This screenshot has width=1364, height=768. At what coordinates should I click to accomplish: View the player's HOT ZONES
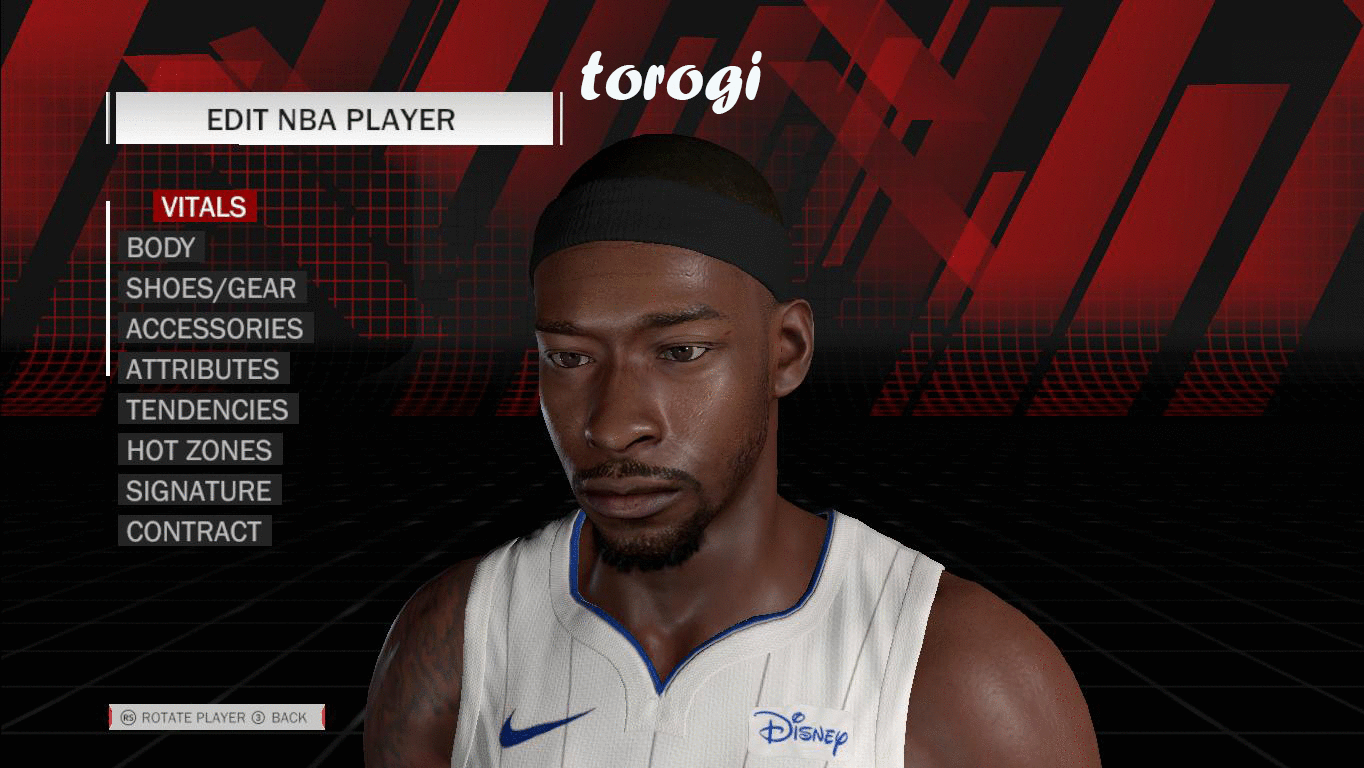tap(197, 450)
